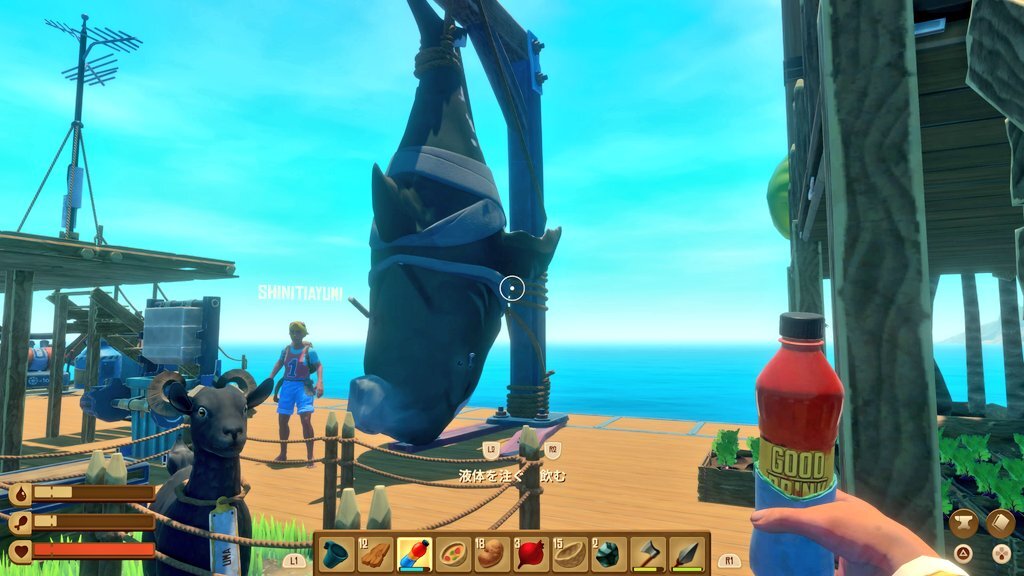Select the vegetable soup bowl slot
Screen dimensions: 1024x576
point(453,553)
